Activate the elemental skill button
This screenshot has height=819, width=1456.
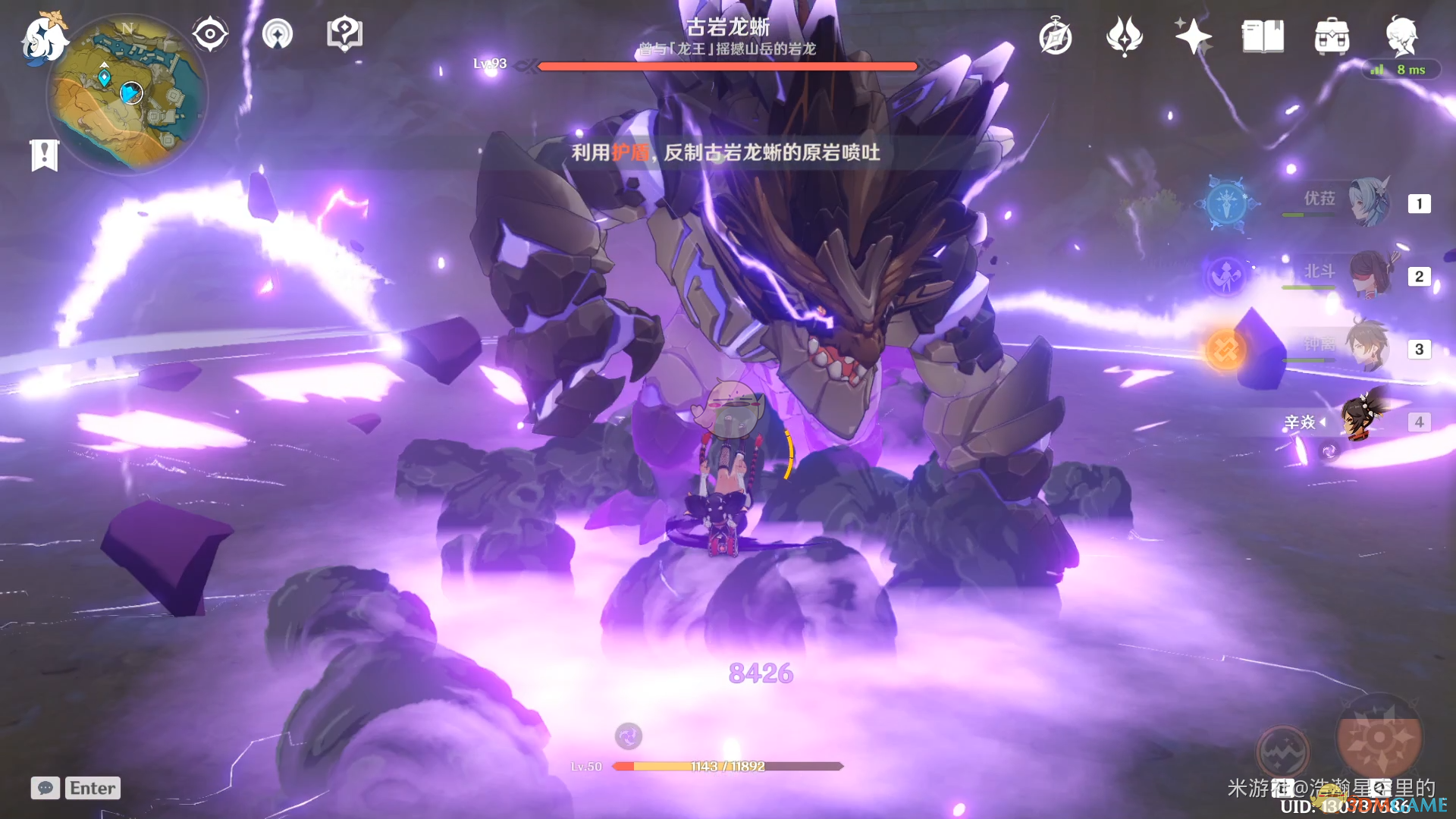point(1282,751)
